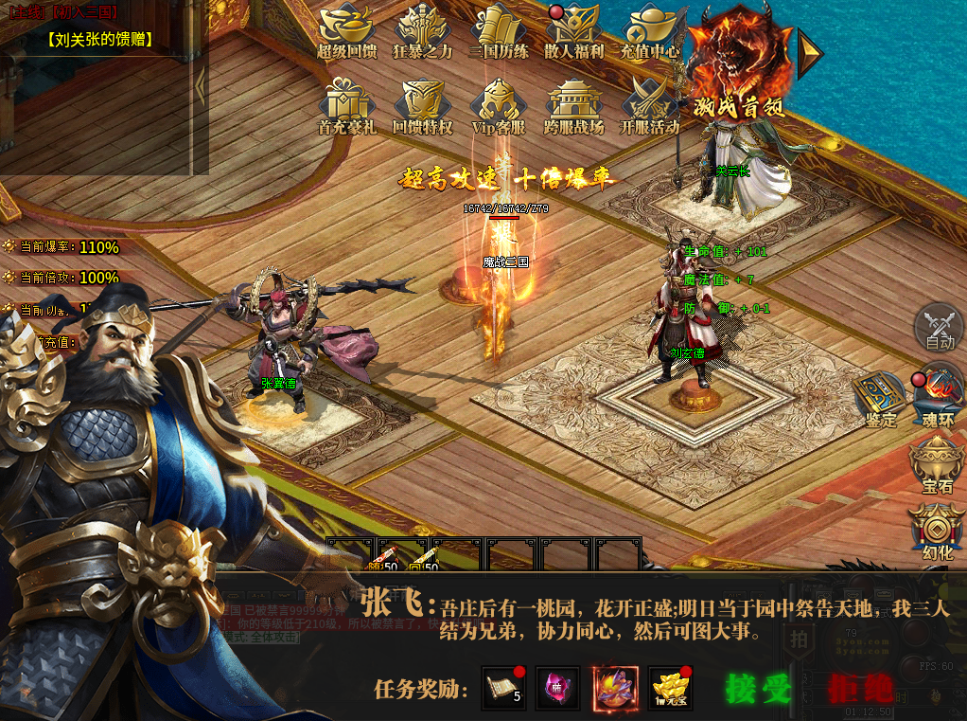967x722 pixels.
Task: Enter the 跨服战场 cross-server battlefield
Action: click(574, 105)
